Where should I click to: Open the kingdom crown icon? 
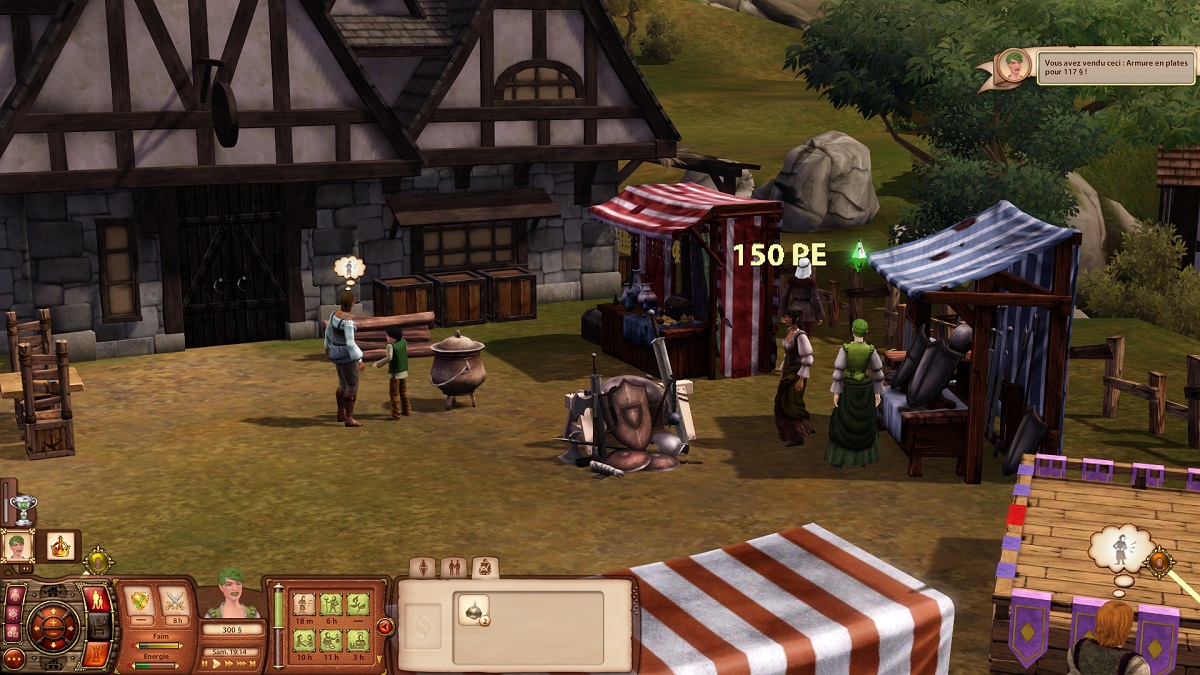pyautogui.click(x=61, y=546)
